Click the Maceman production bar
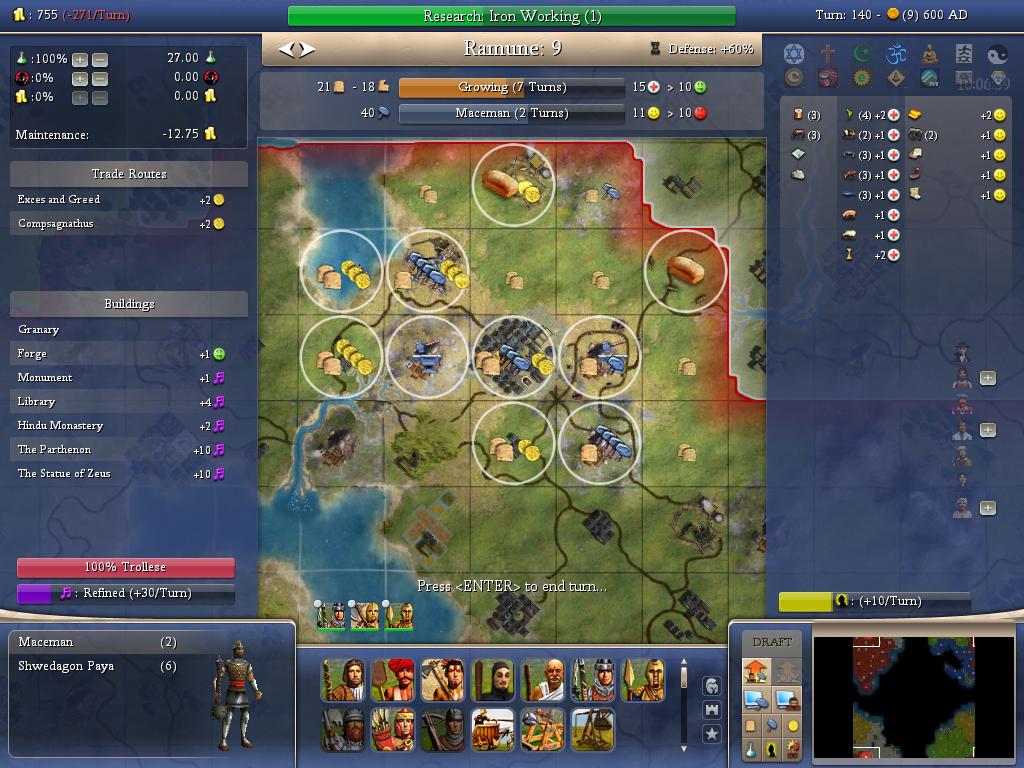The width and height of the screenshot is (1024, 768). point(512,113)
